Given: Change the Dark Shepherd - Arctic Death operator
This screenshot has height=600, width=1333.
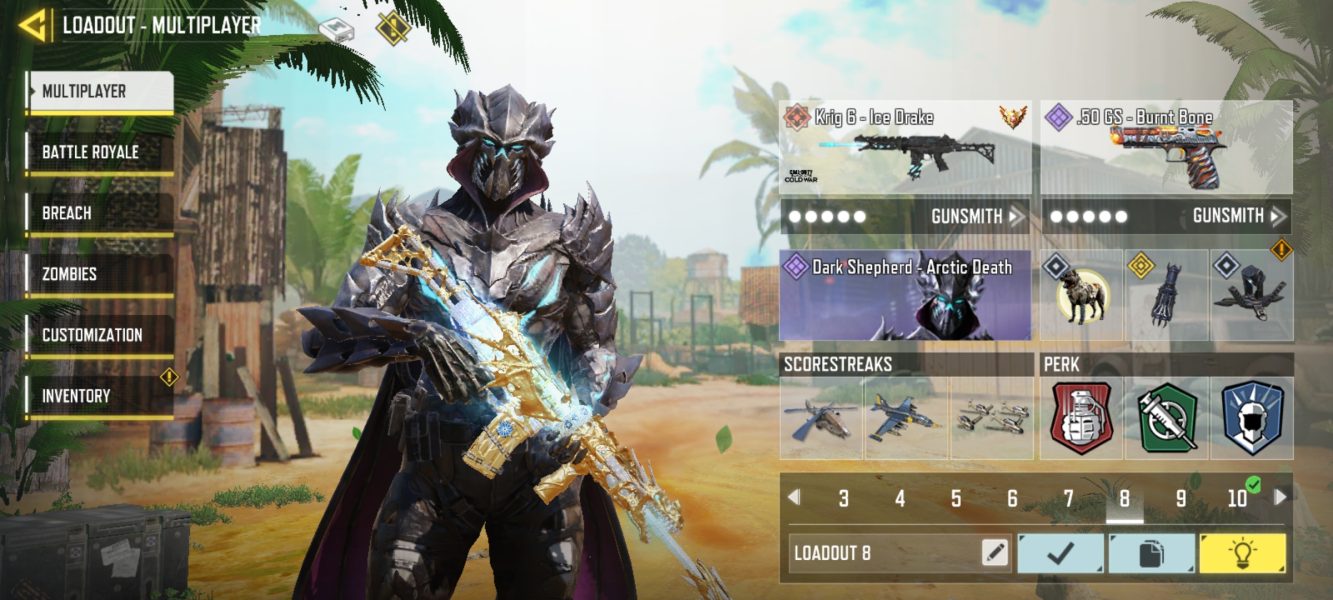Looking at the screenshot, I should pos(905,296).
